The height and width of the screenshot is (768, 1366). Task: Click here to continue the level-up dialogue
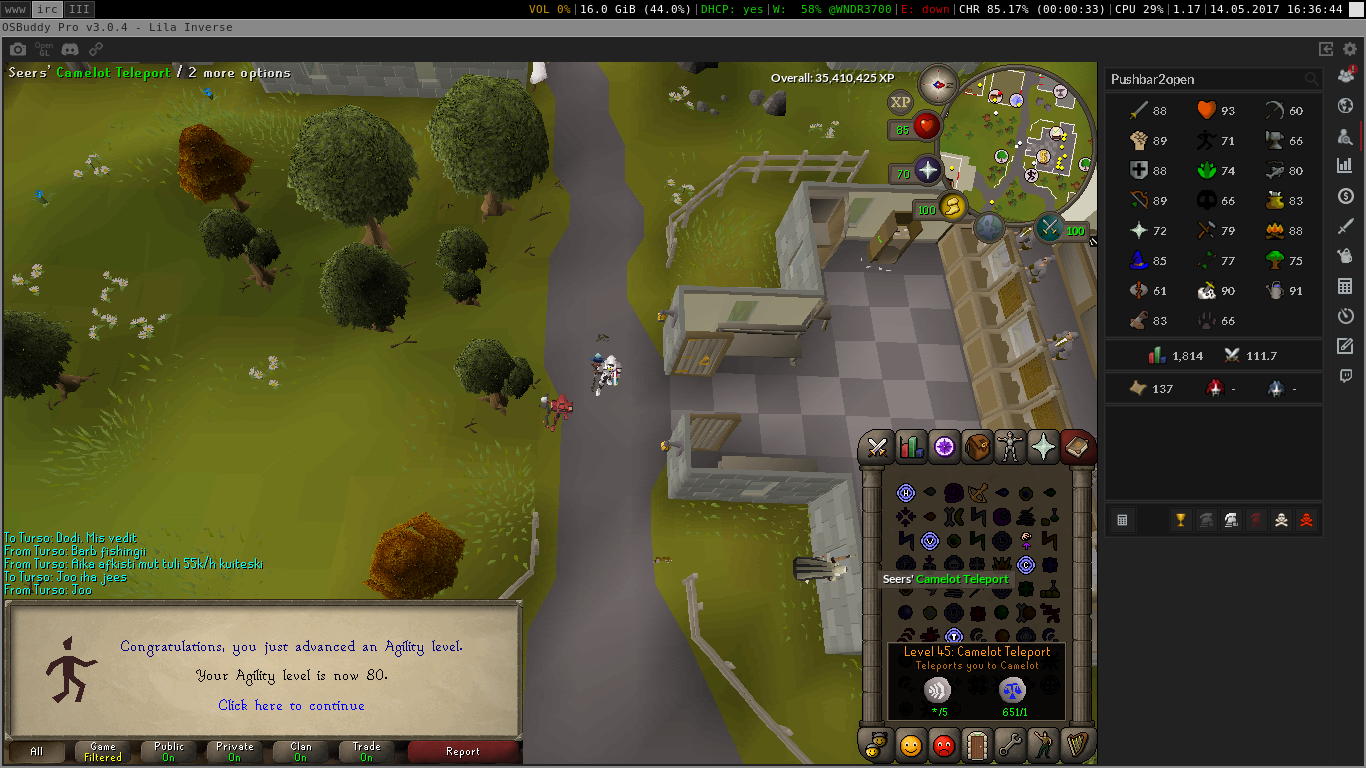291,705
